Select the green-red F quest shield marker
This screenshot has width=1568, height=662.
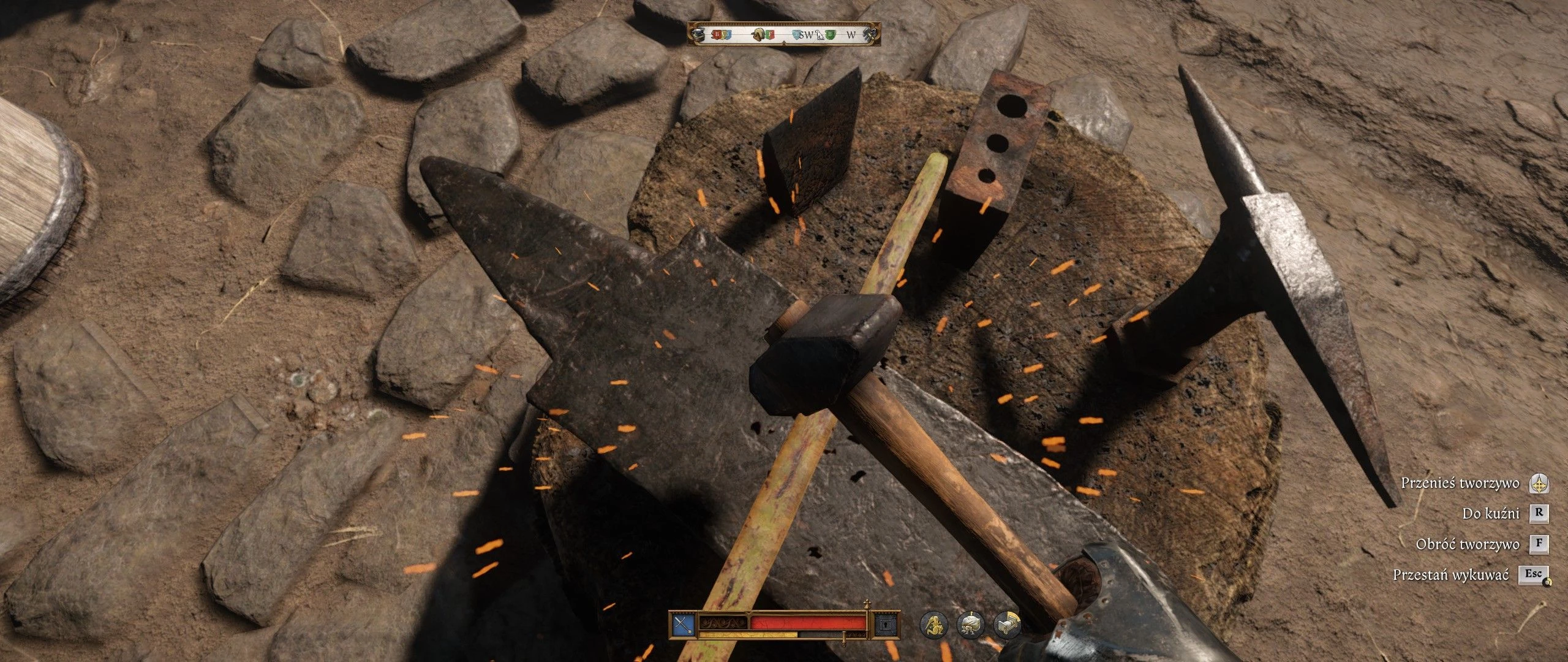(771, 35)
